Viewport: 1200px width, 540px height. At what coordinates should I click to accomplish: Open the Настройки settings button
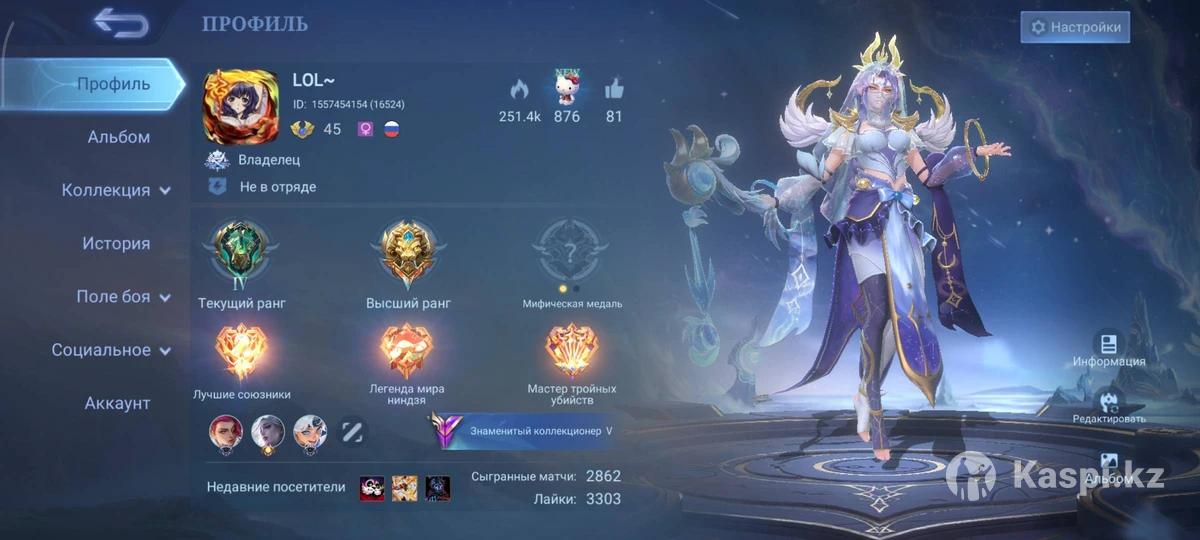coord(1075,27)
